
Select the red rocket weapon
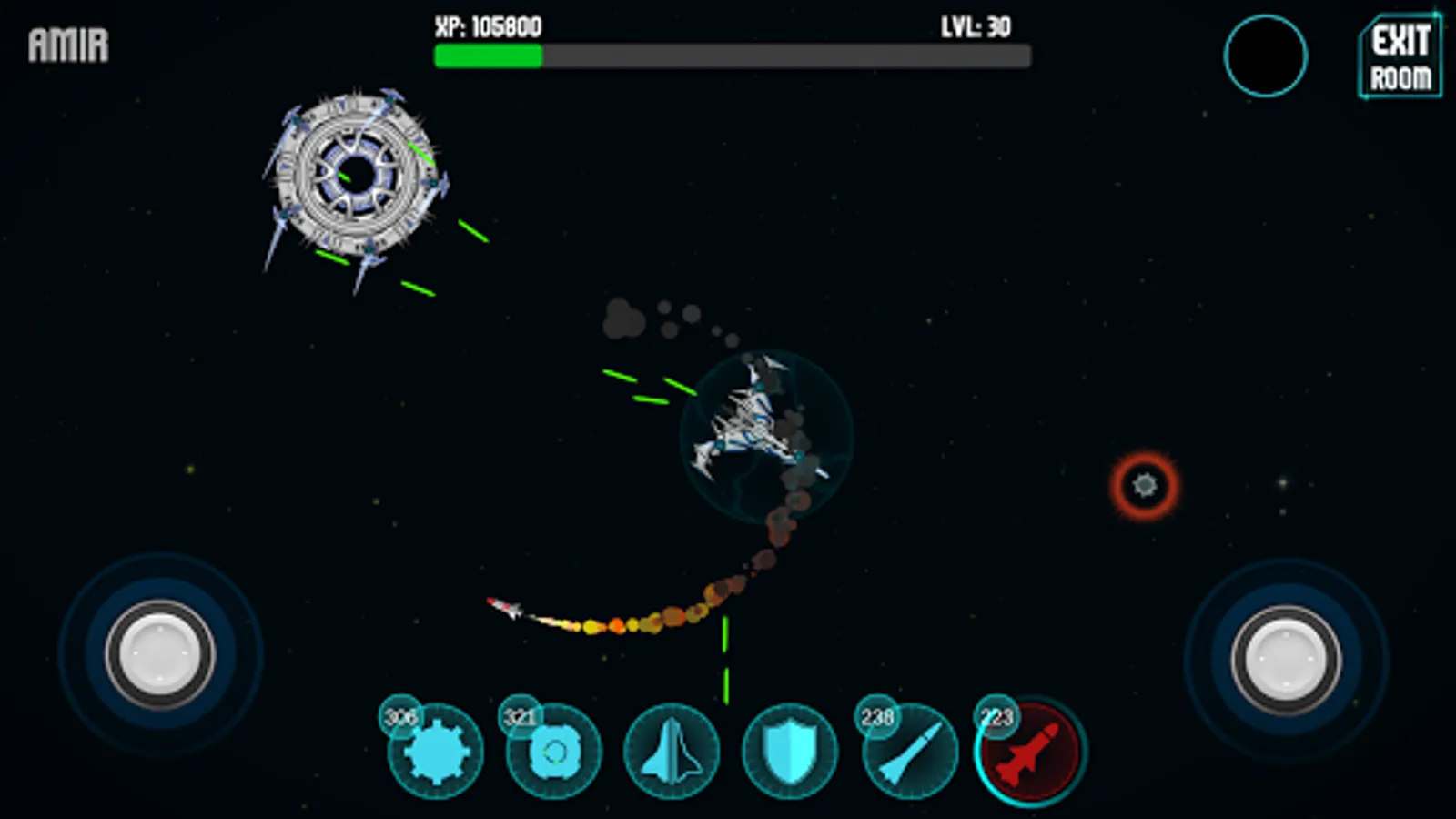pyautogui.click(x=1029, y=753)
